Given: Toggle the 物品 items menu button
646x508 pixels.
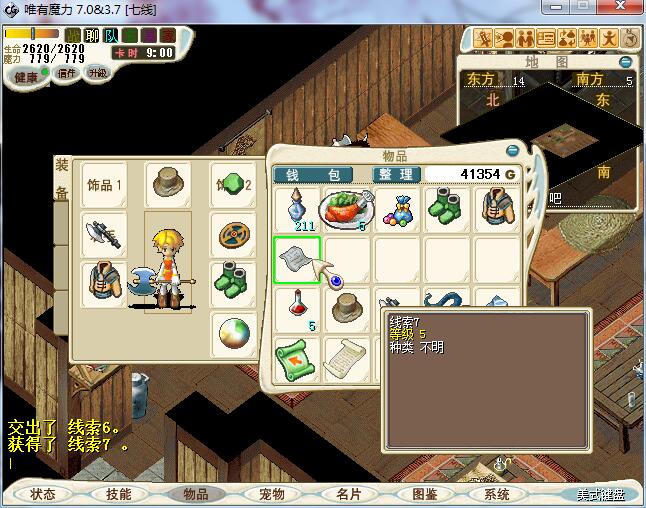Looking at the screenshot, I should click(x=195, y=494).
